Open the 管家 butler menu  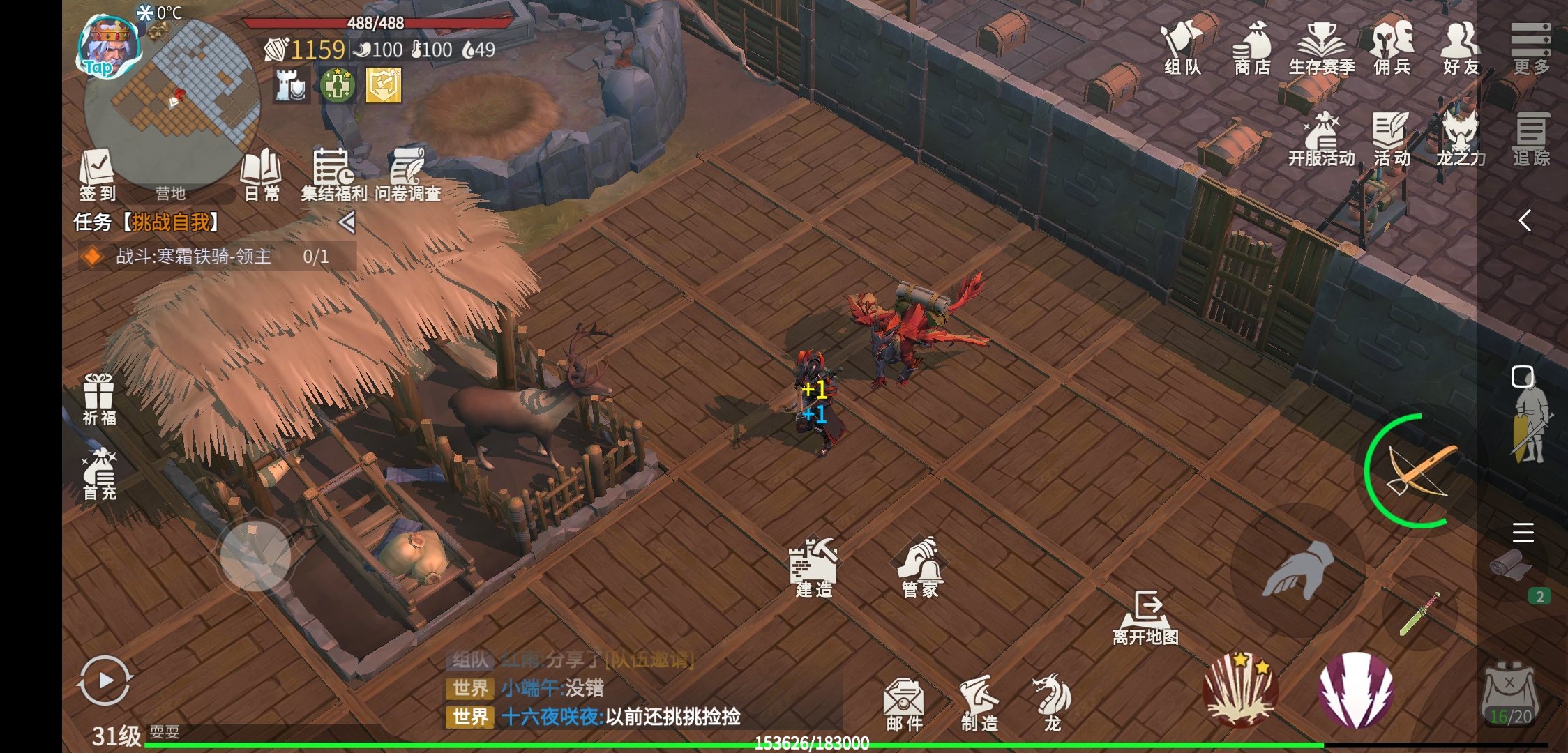tap(920, 568)
